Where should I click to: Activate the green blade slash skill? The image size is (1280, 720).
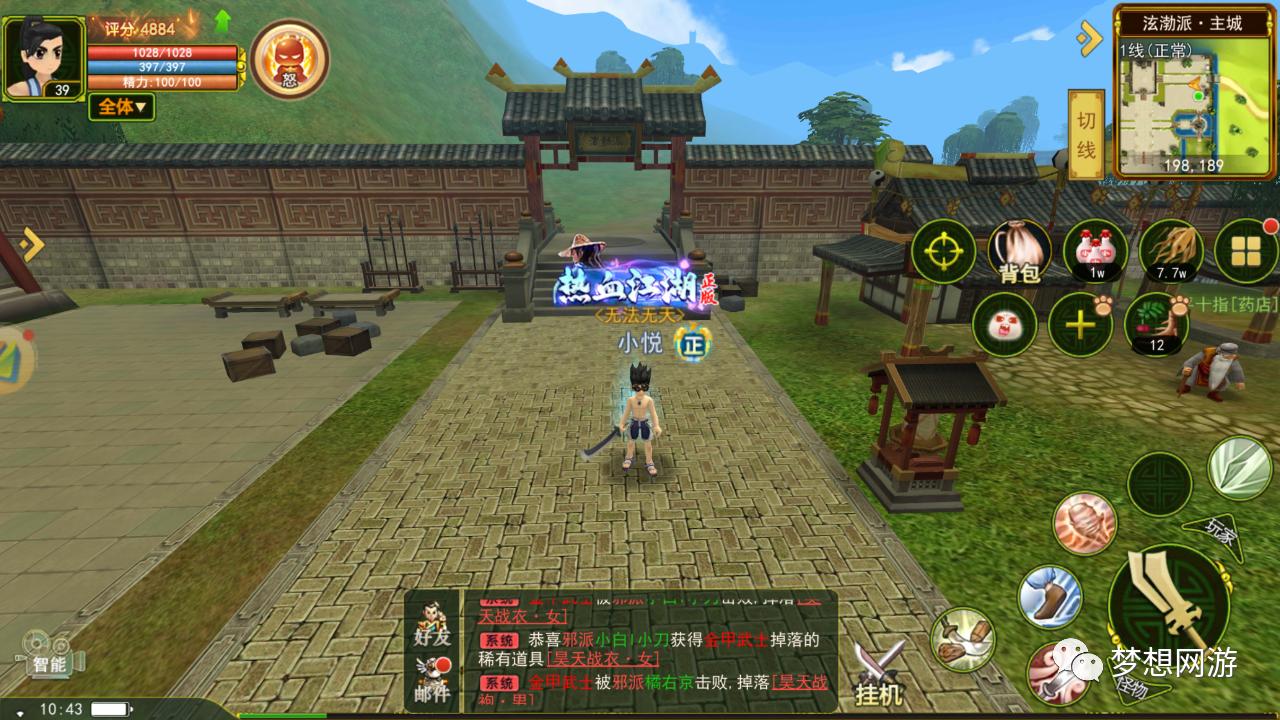point(1240,467)
